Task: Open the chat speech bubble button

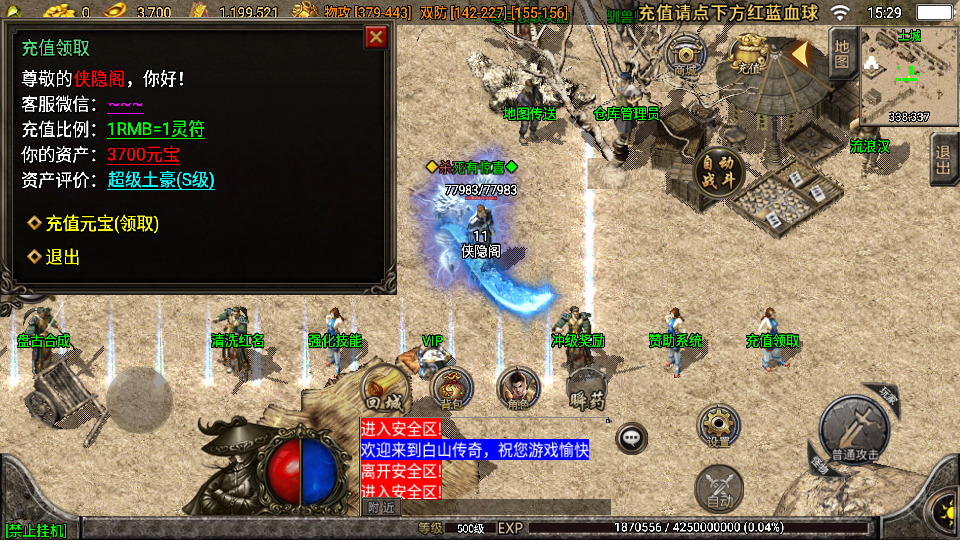Action: tap(631, 437)
